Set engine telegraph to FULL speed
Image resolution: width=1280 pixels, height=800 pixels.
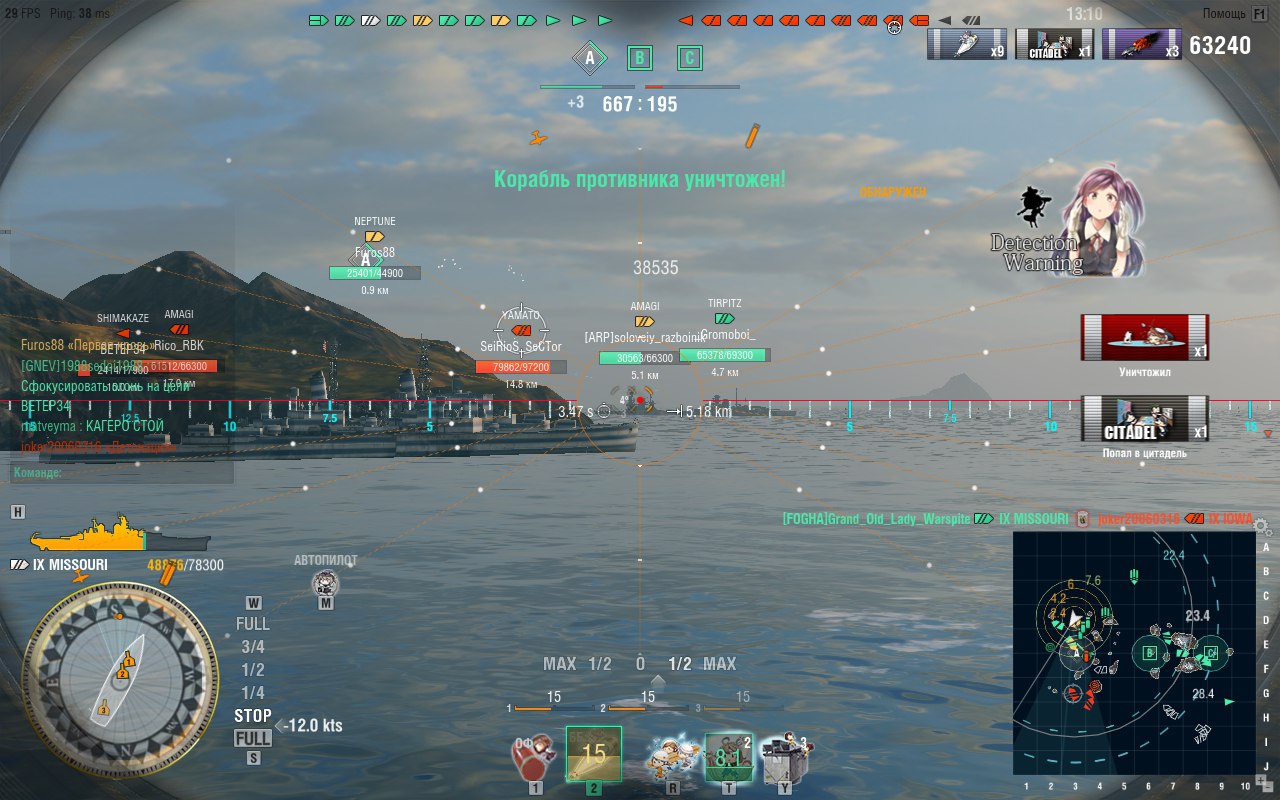252,623
